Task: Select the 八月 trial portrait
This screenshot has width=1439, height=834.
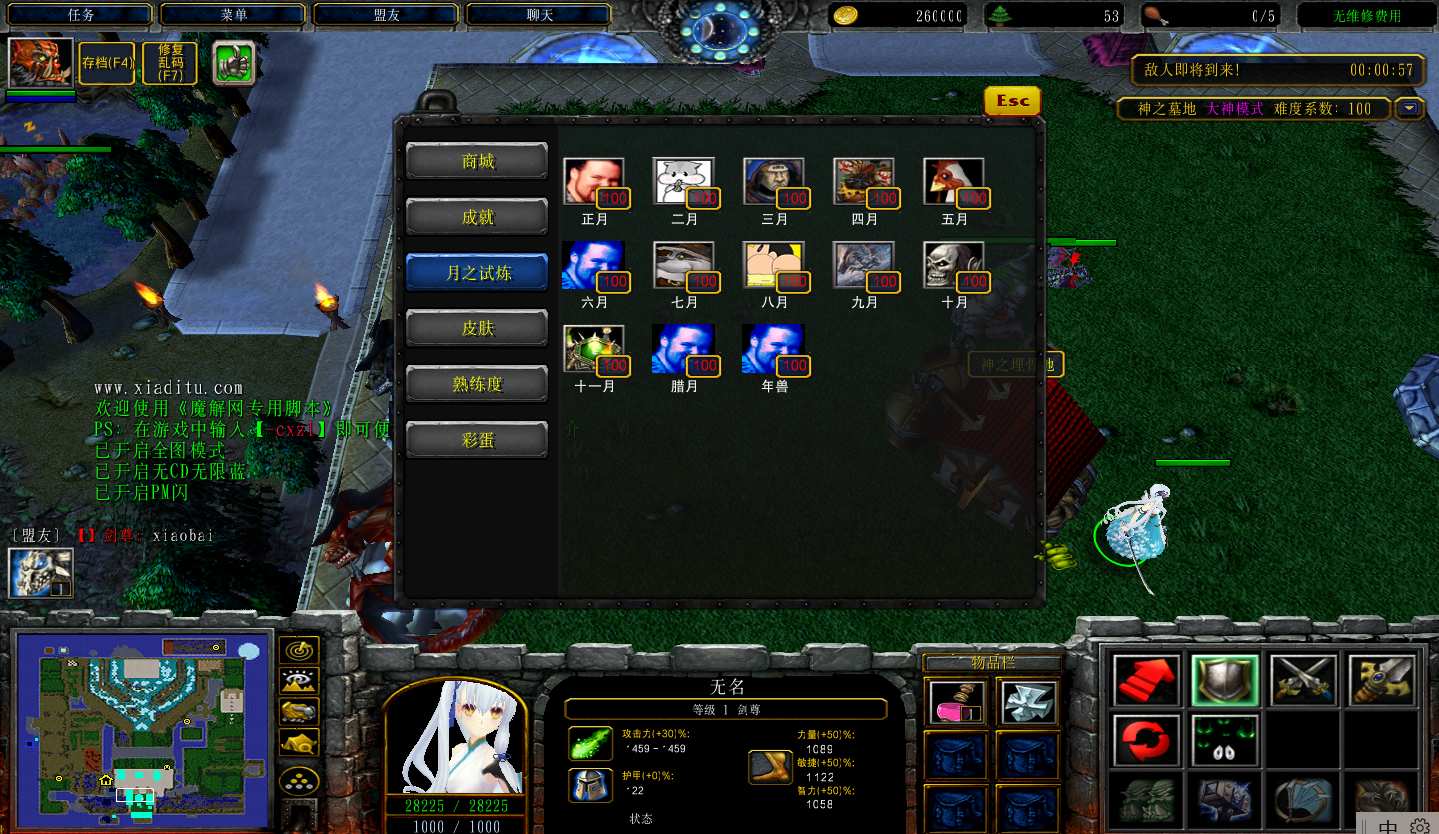Action: [773, 266]
